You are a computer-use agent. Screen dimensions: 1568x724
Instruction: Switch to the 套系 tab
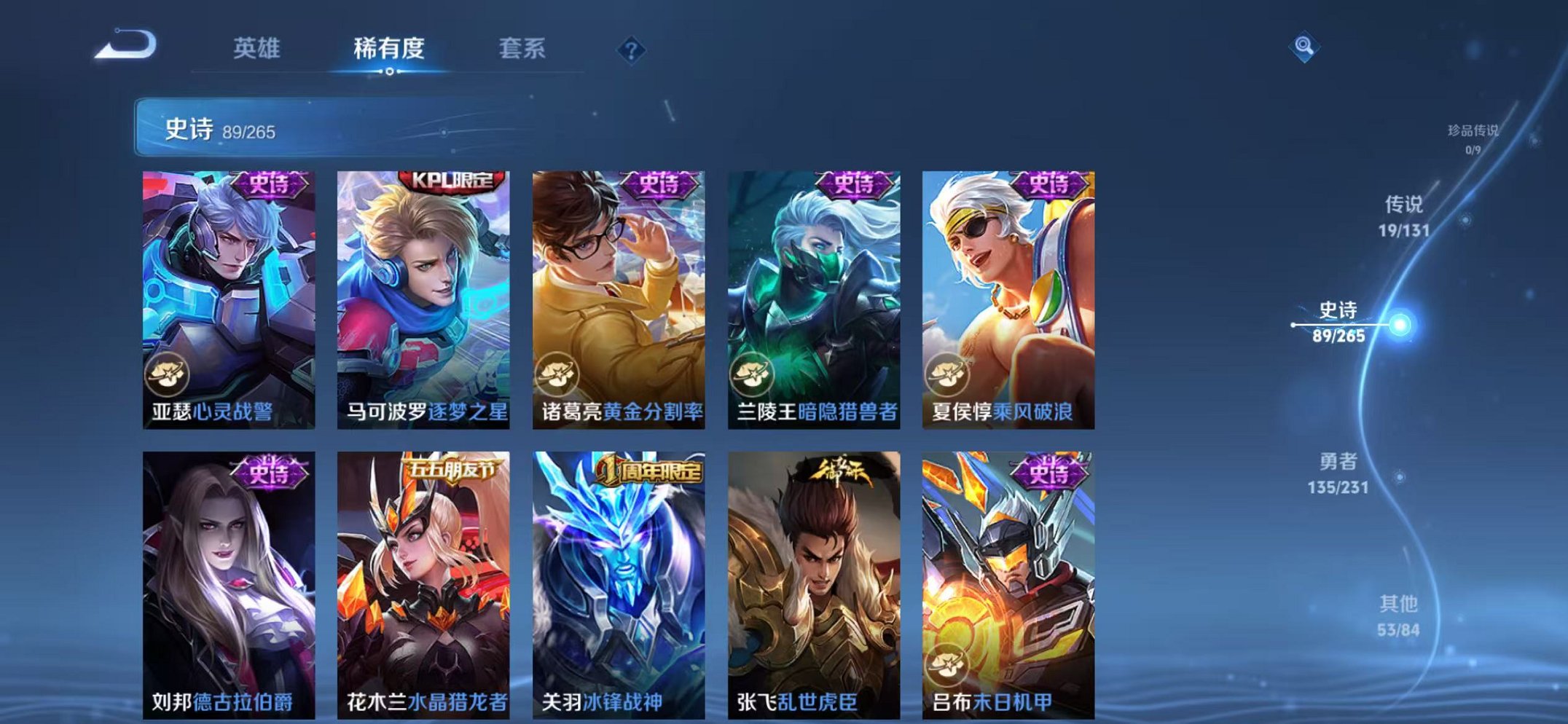[522, 47]
